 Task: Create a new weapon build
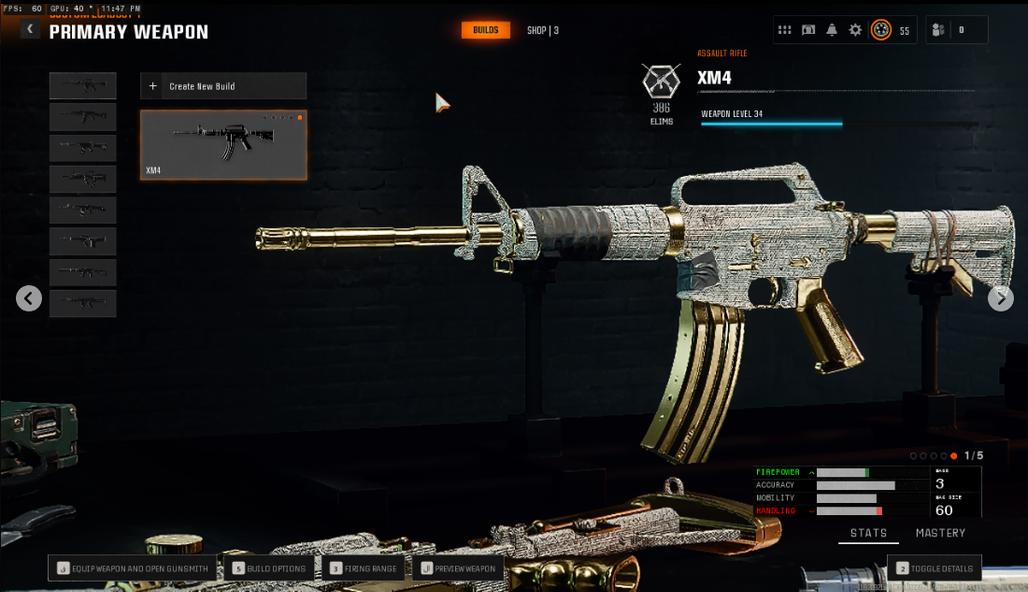pyautogui.click(x=223, y=86)
